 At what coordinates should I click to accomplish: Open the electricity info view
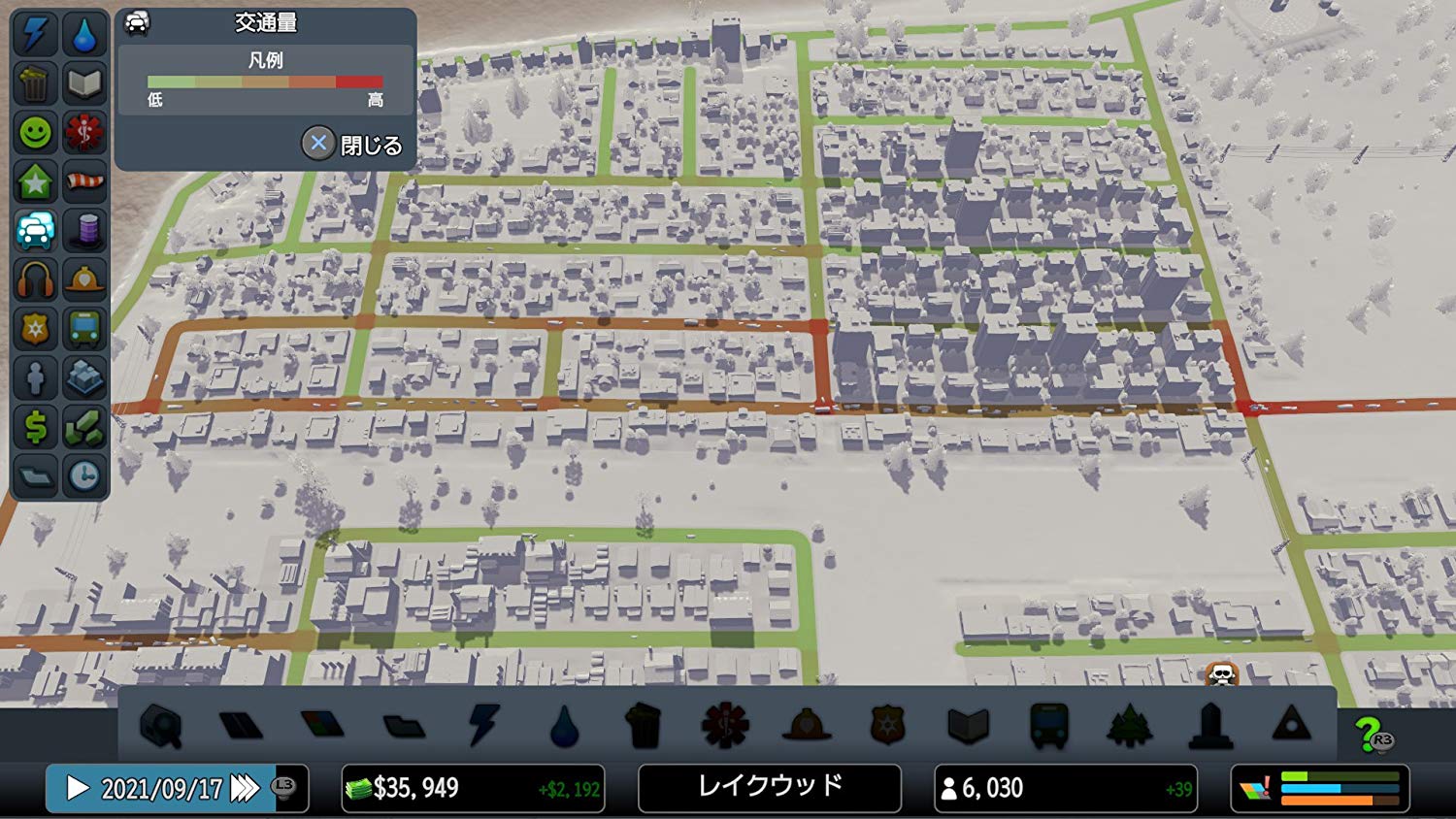(x=35, y=34)
